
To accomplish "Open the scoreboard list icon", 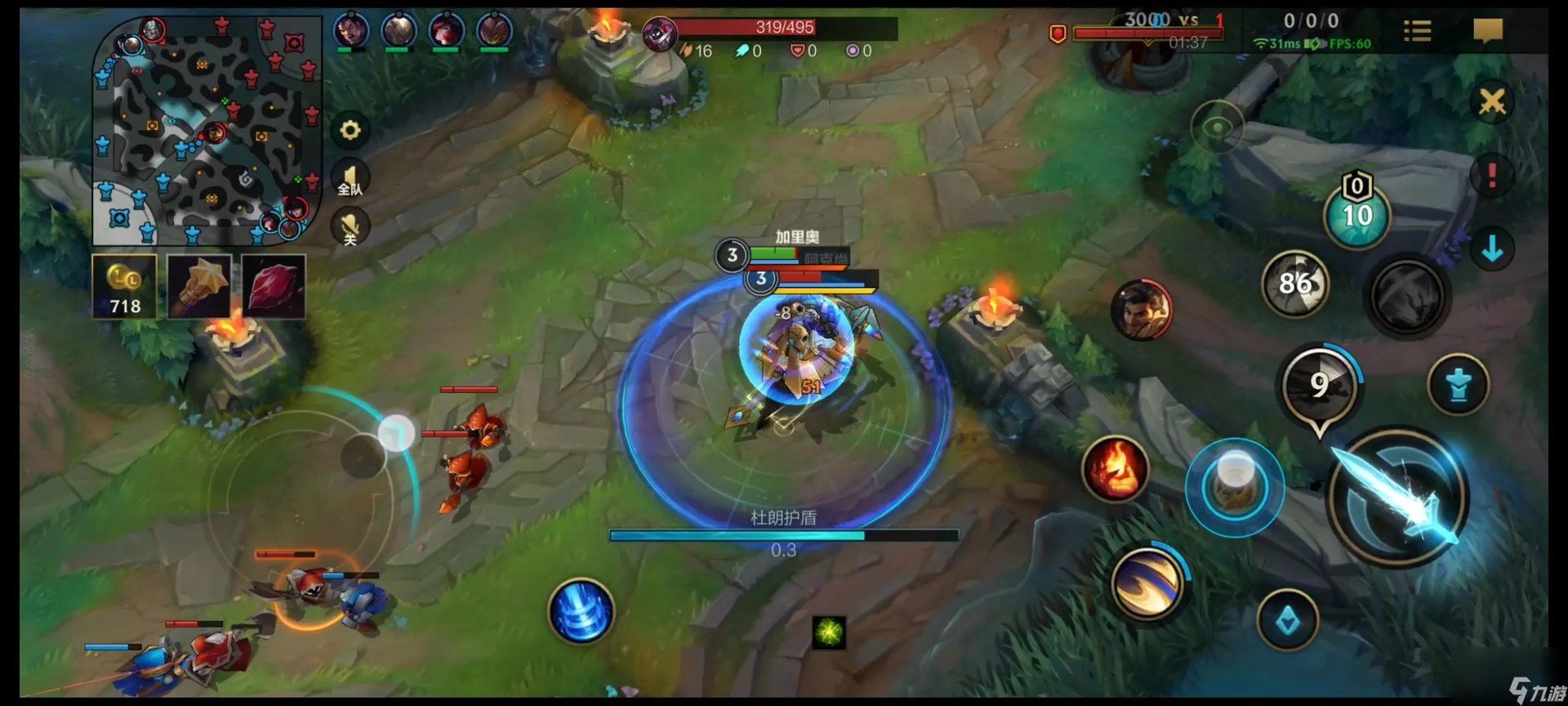I will tap(1417, 32).
